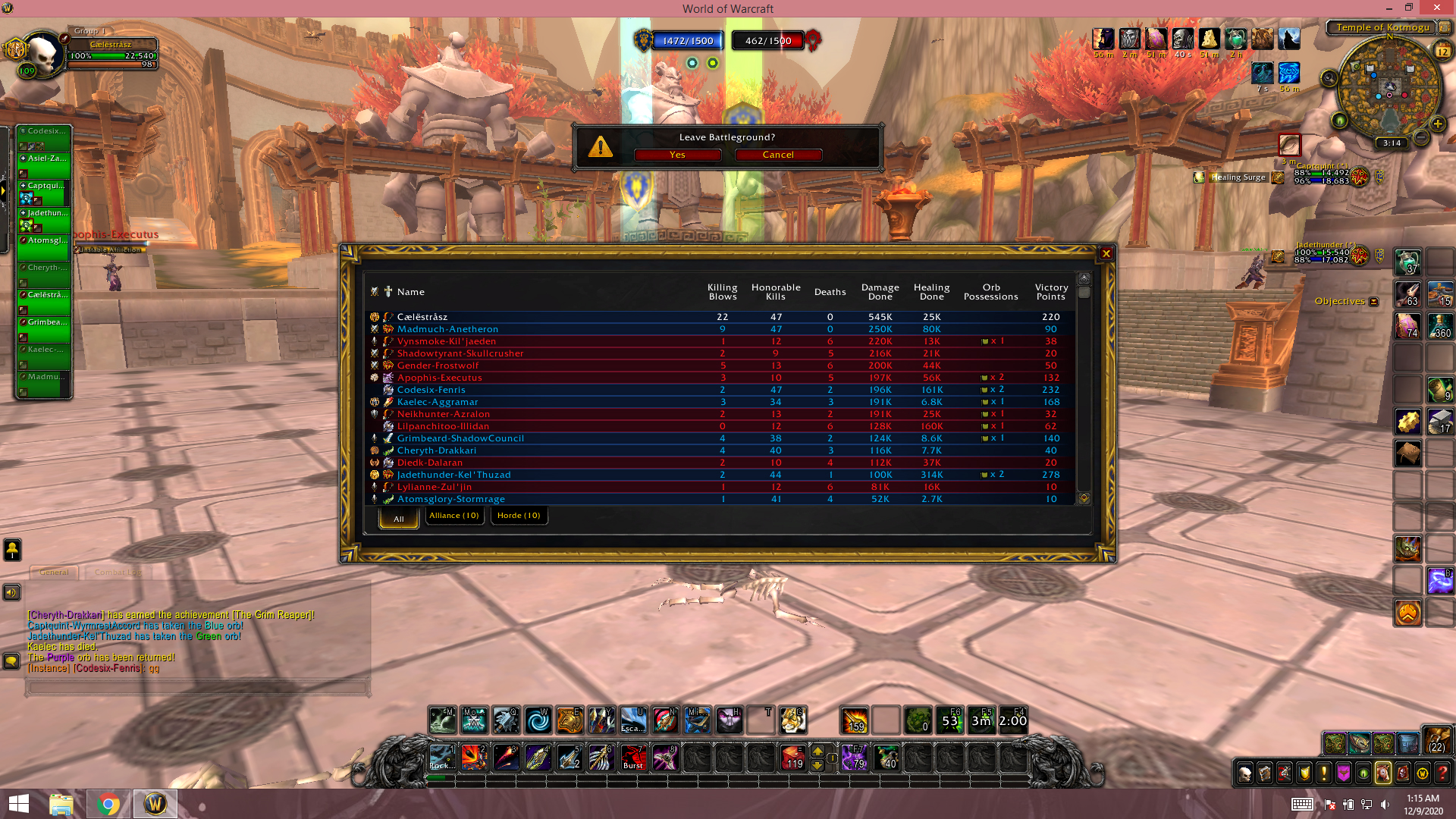Image resolution: width=1456 pixels, height=819 pixels.
Task: Cancel the Leave Battleground prompt
Action: pos(778,155)
